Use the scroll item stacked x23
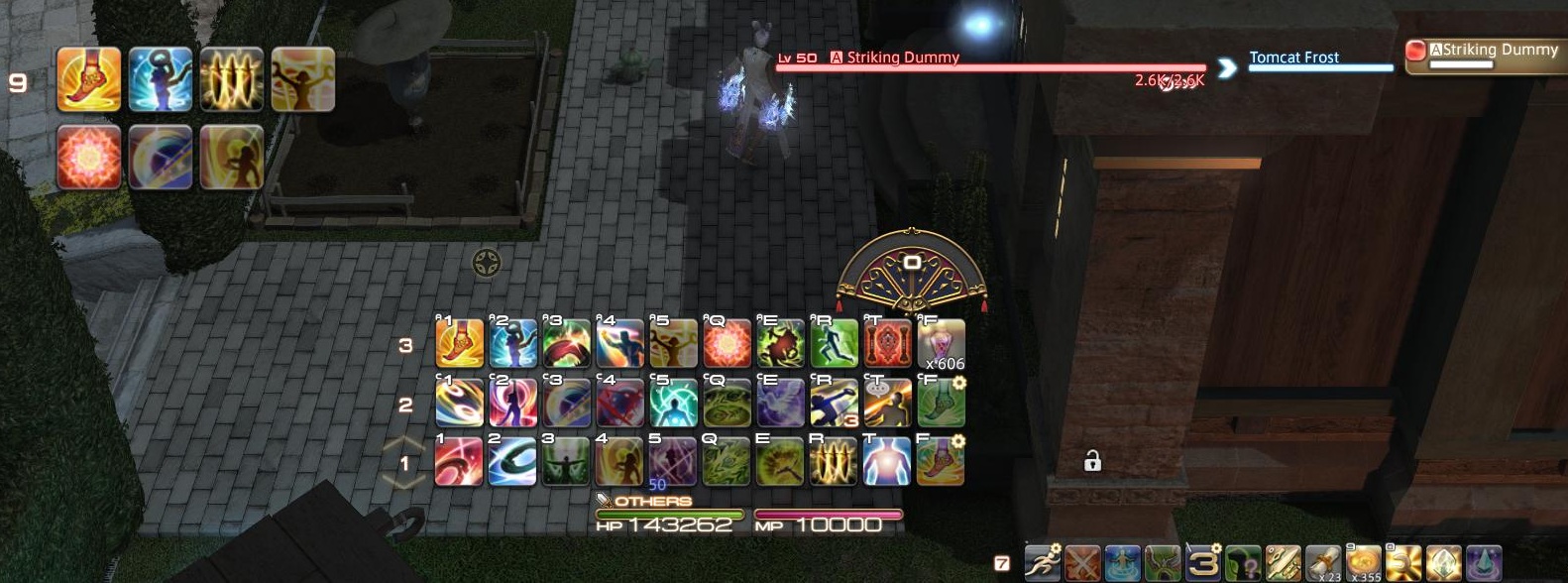Viewport: 1568px width, 583px height. click(1323, 563)
